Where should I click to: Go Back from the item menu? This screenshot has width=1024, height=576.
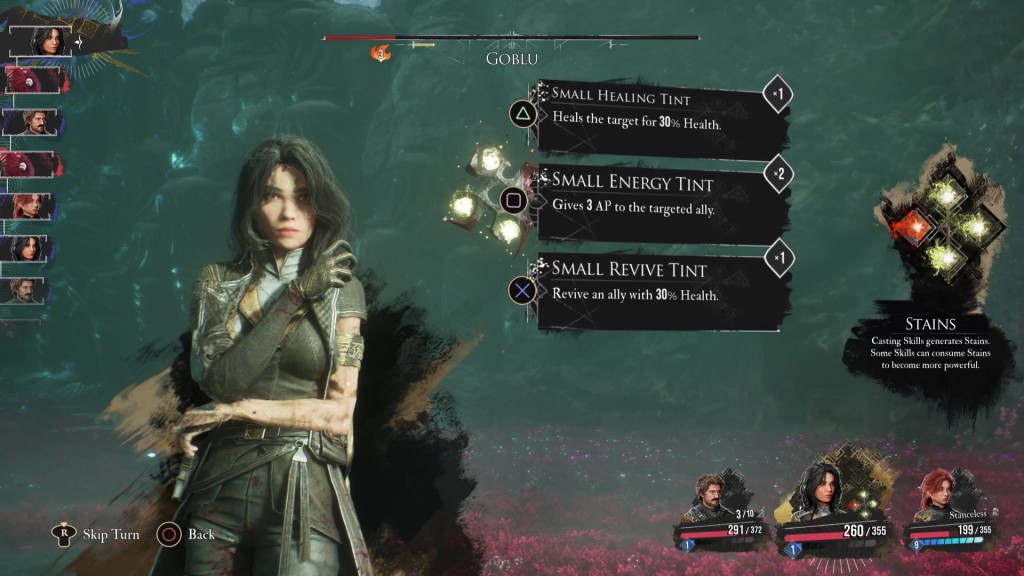tap(201, 534)
